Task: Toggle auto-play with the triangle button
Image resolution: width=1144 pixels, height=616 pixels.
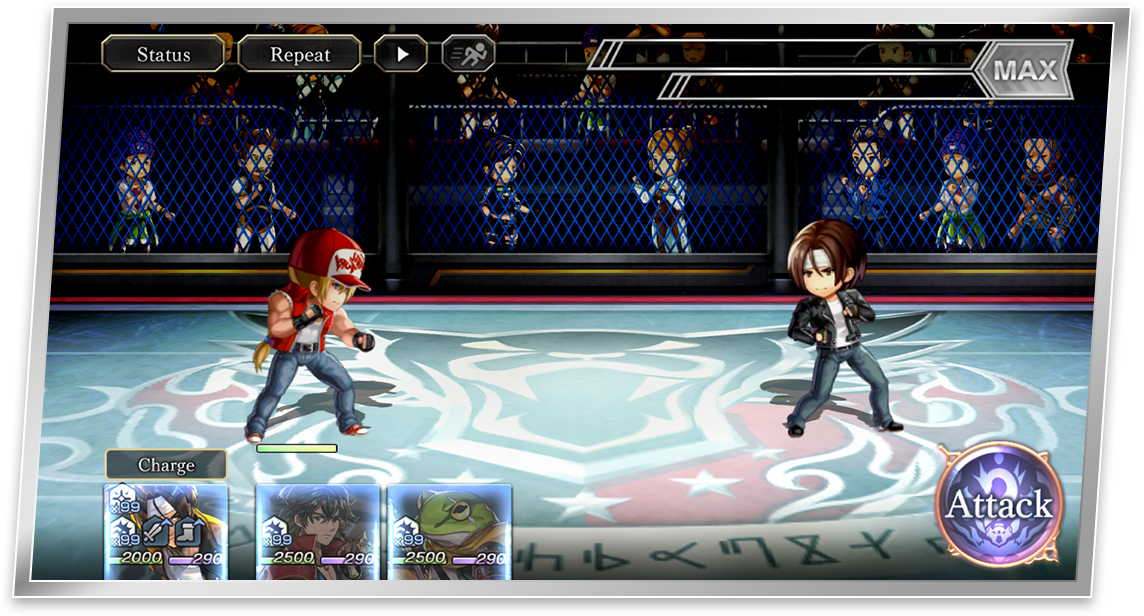Action: pyautogui.click(x=401, y=54)
